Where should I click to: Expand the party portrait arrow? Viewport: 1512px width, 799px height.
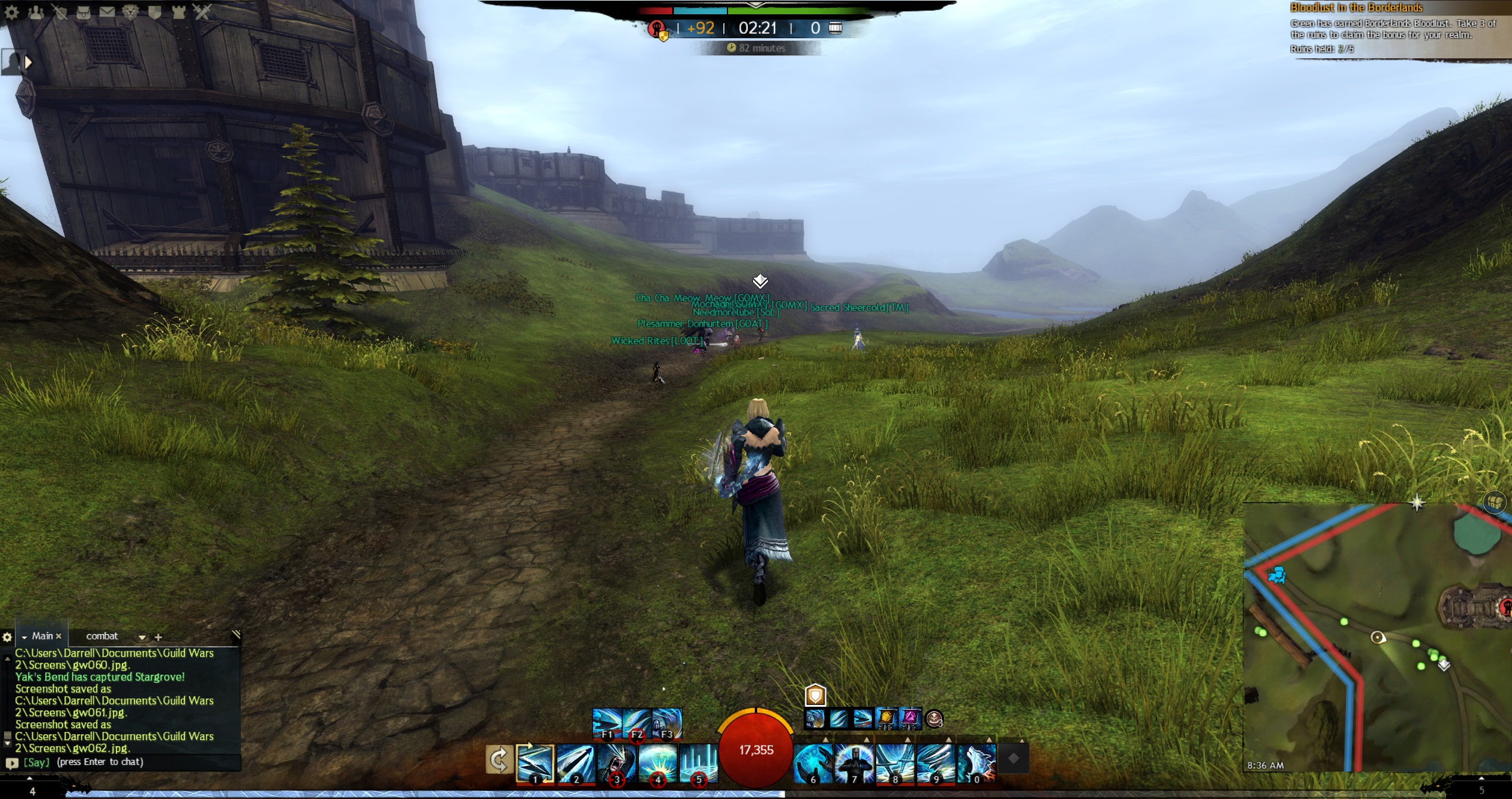coord(28,62)
